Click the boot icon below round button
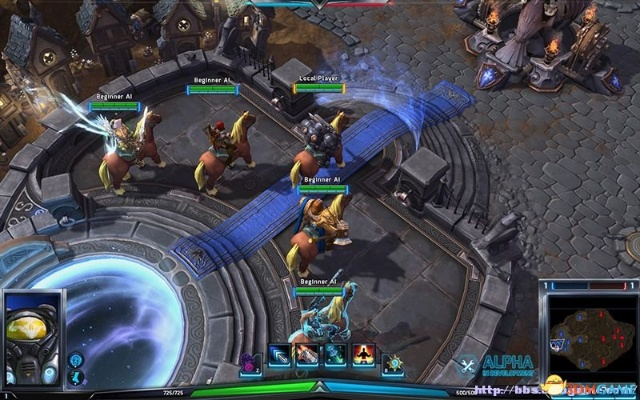Image resolution: width=640 pixels, height=400 pixels. 76,377
